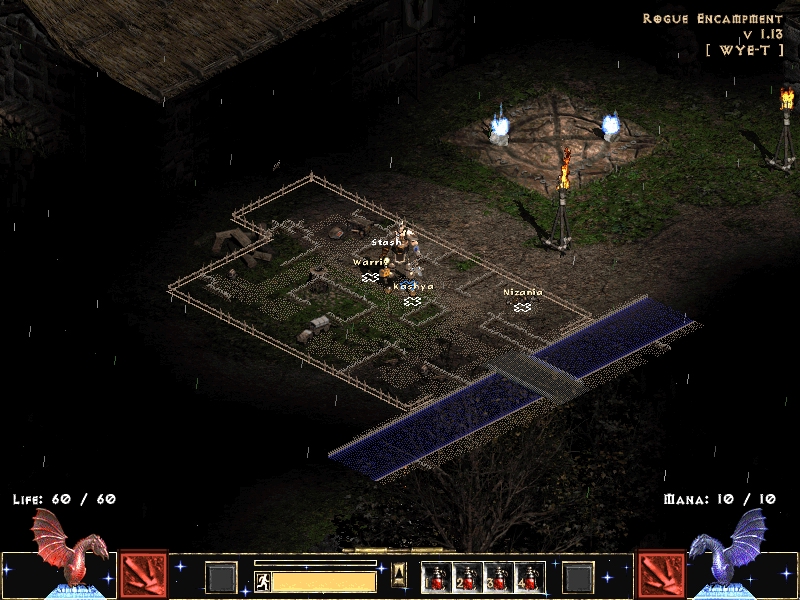Use the healing potion in belt slot 1
The width and height of the screenshot is (800, 600).
click(436, 577)
